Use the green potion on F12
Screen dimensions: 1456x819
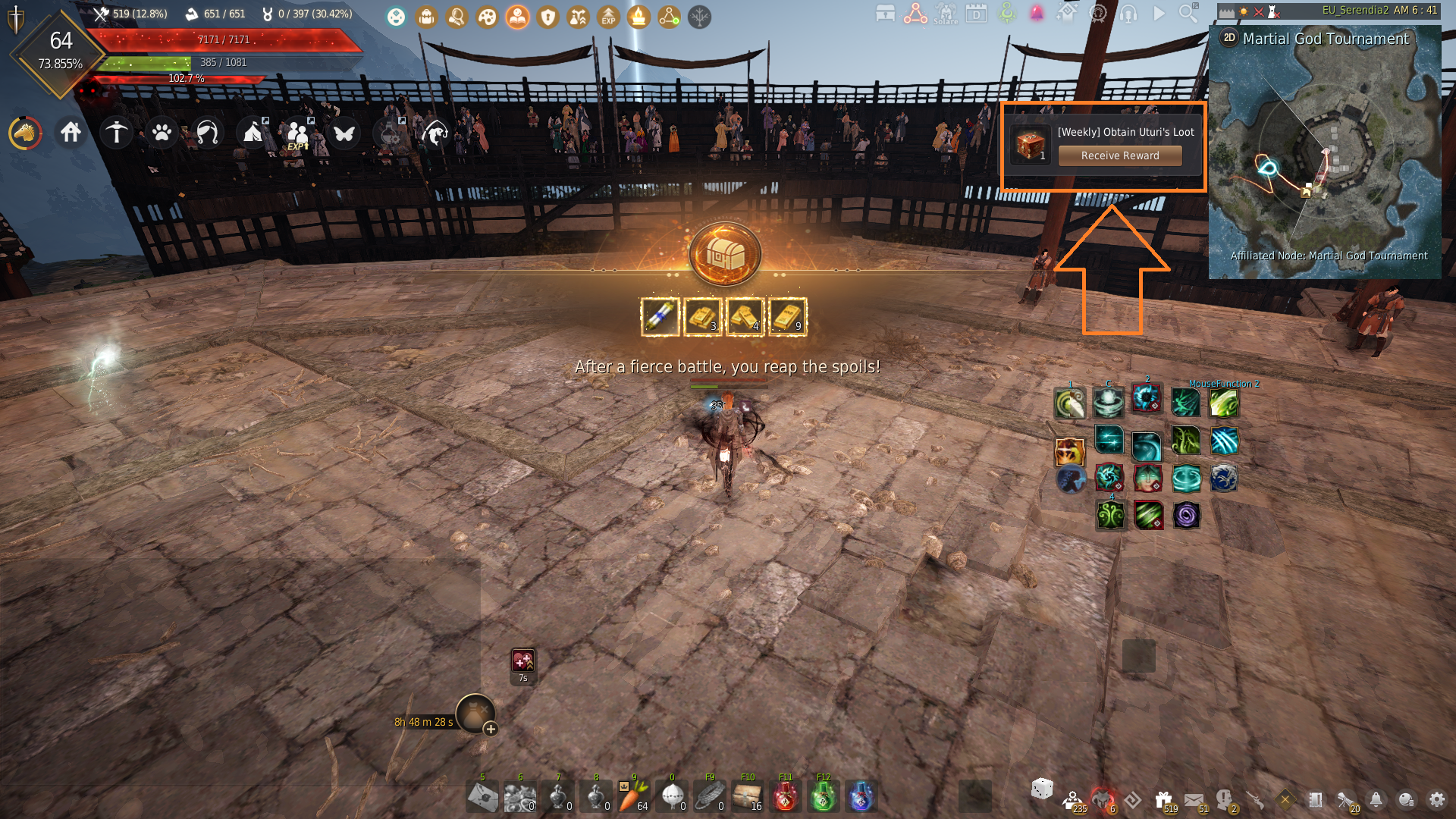(x=823, y=797)
